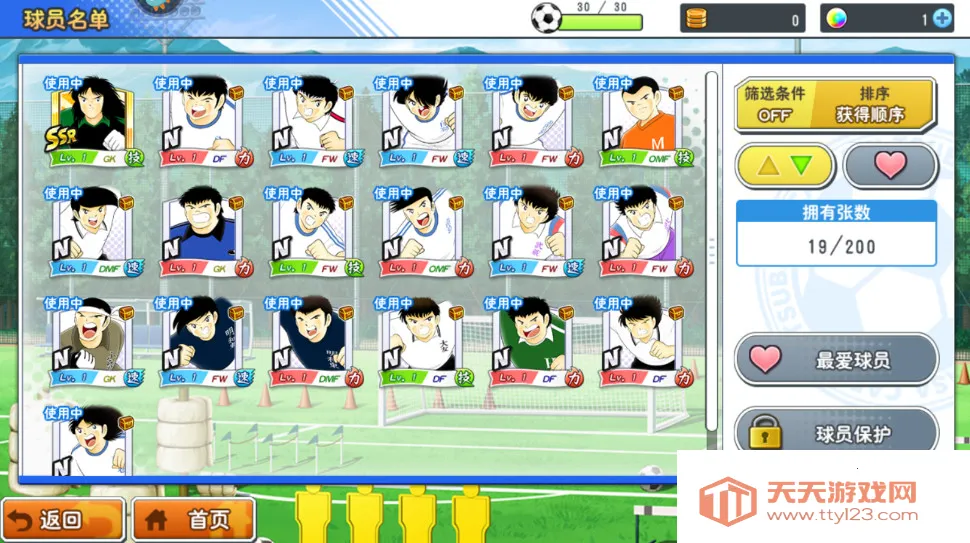This screenshot has width=970, height=543.
Task: Select the headband-wearing GK player card
Action: tap(89, 343)
